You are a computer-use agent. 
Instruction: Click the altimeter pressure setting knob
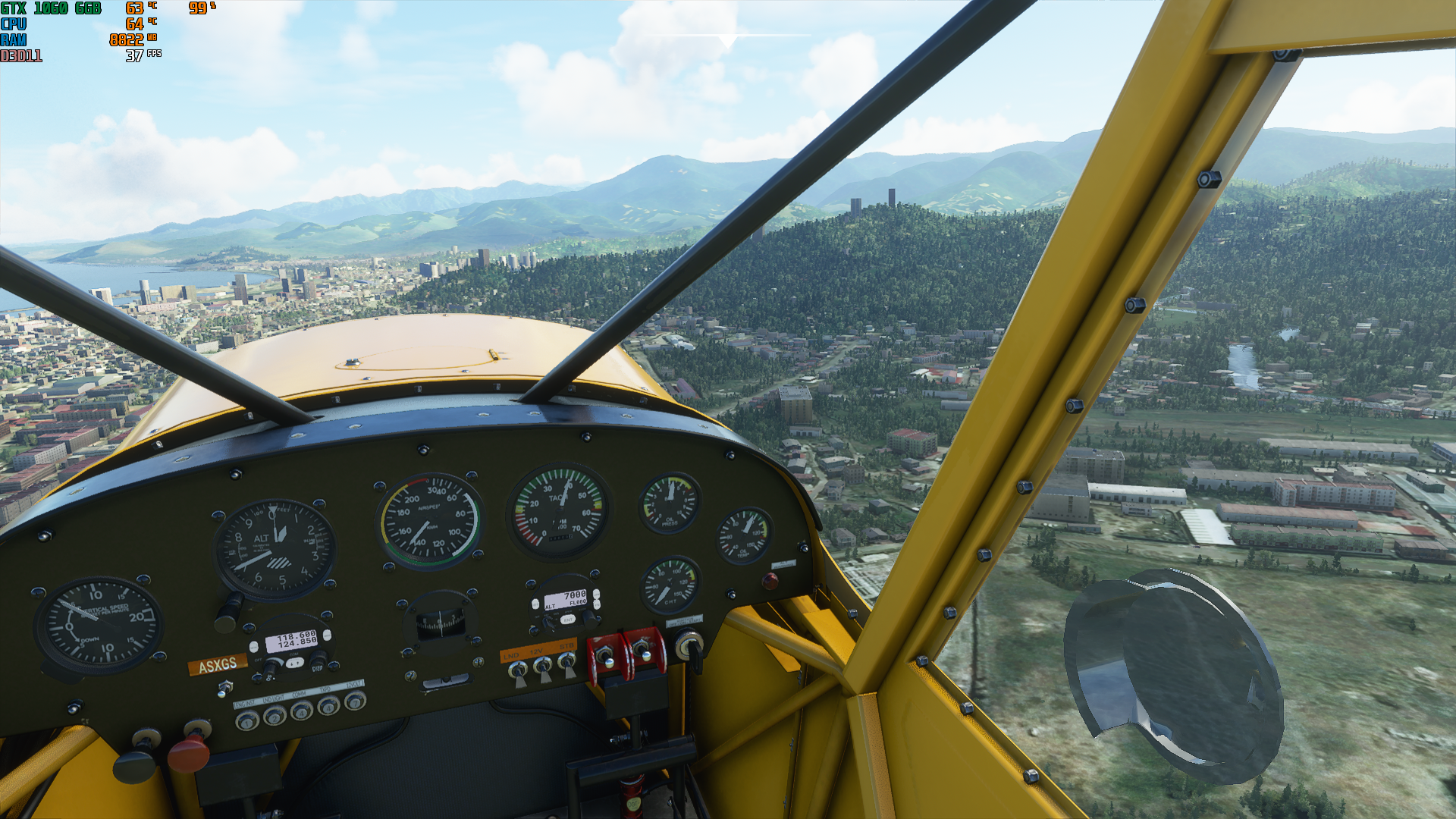pos(227,611)
